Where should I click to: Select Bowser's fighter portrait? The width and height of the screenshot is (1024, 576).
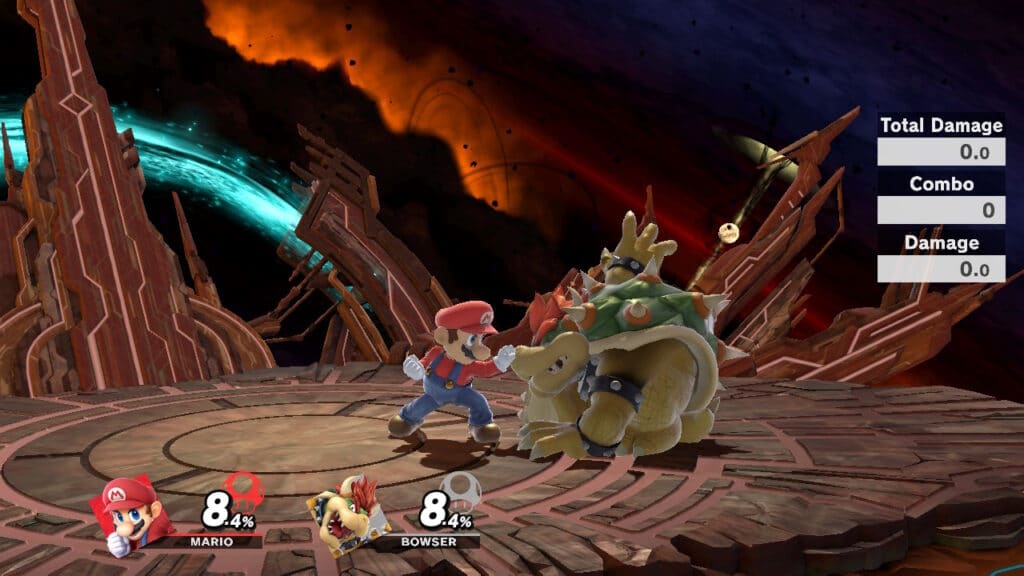(x=345, y=514)
